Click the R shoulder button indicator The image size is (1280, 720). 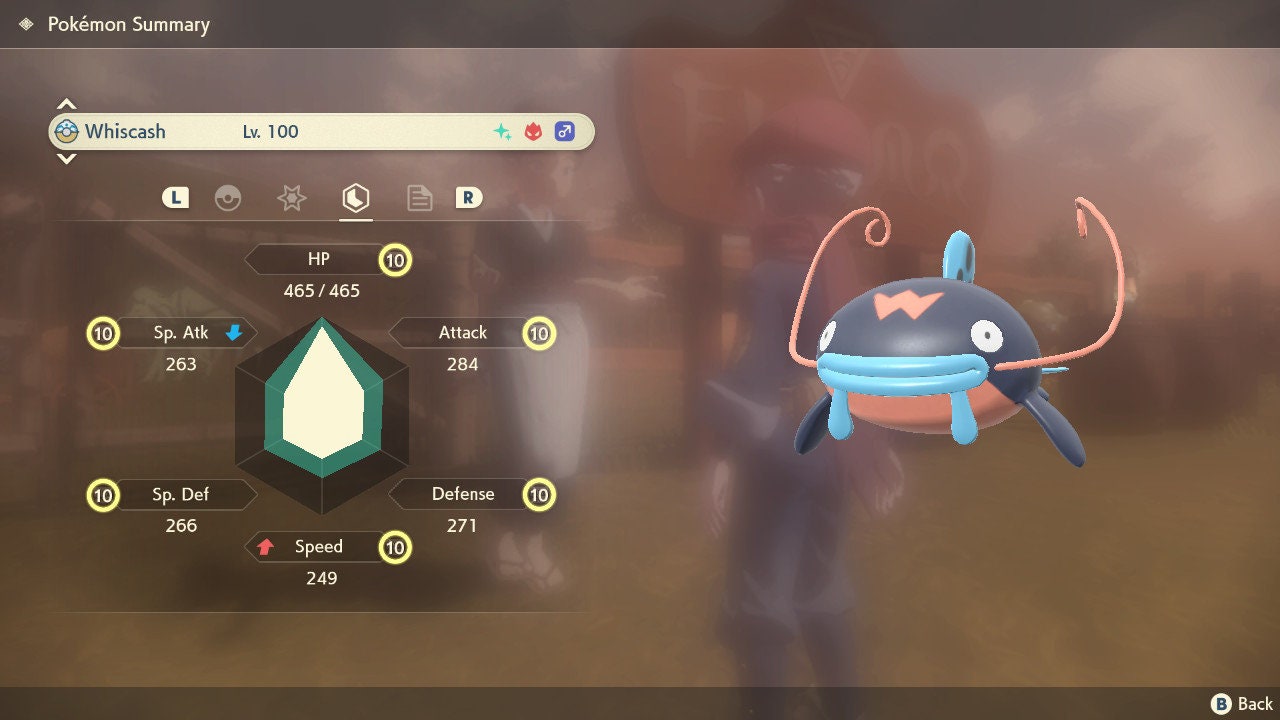pyautogui.click(x=469, y=198)
